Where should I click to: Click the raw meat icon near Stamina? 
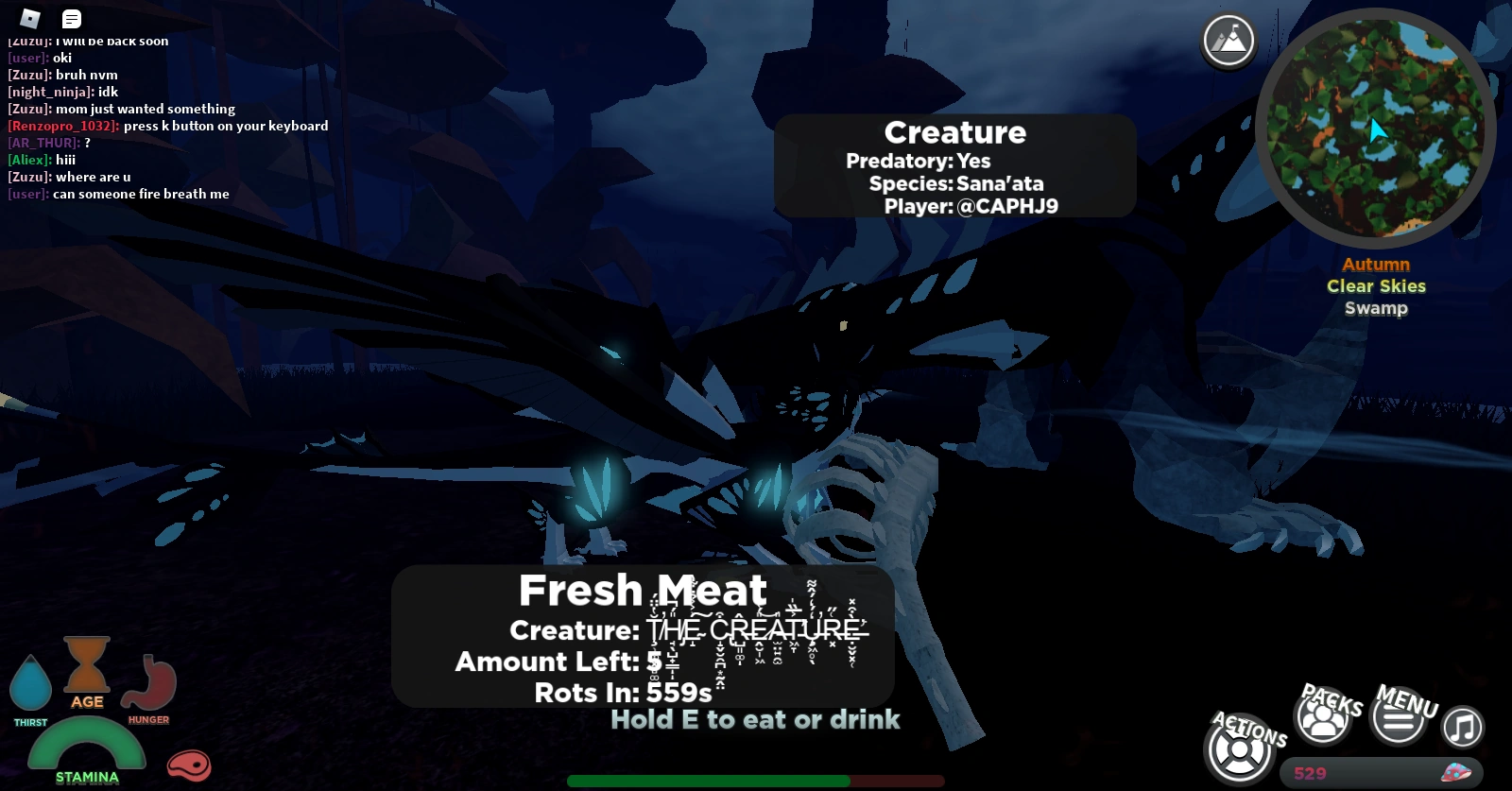point(190,766)
